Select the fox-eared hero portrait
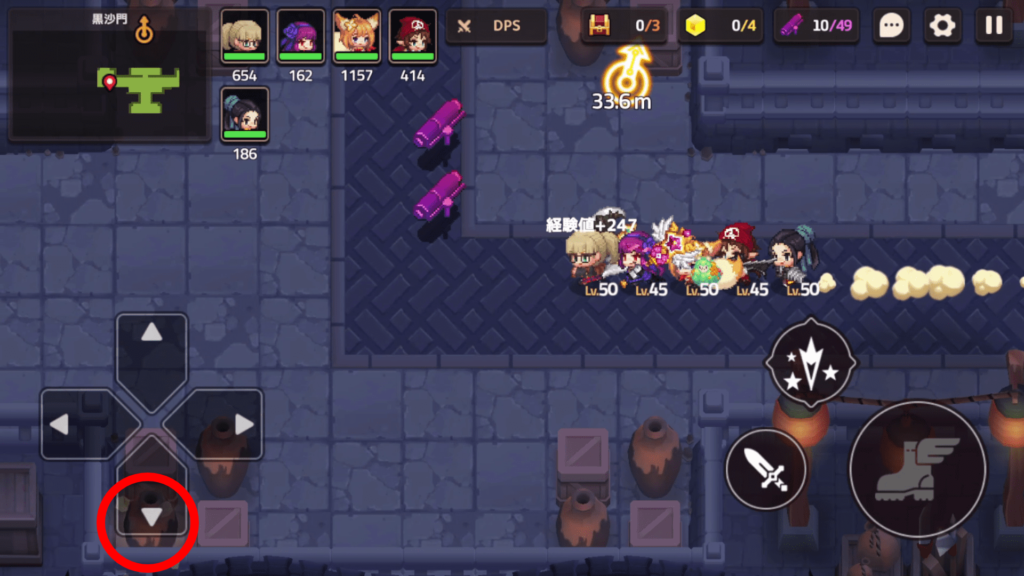 pyautogui.click(x=356, y=36)
